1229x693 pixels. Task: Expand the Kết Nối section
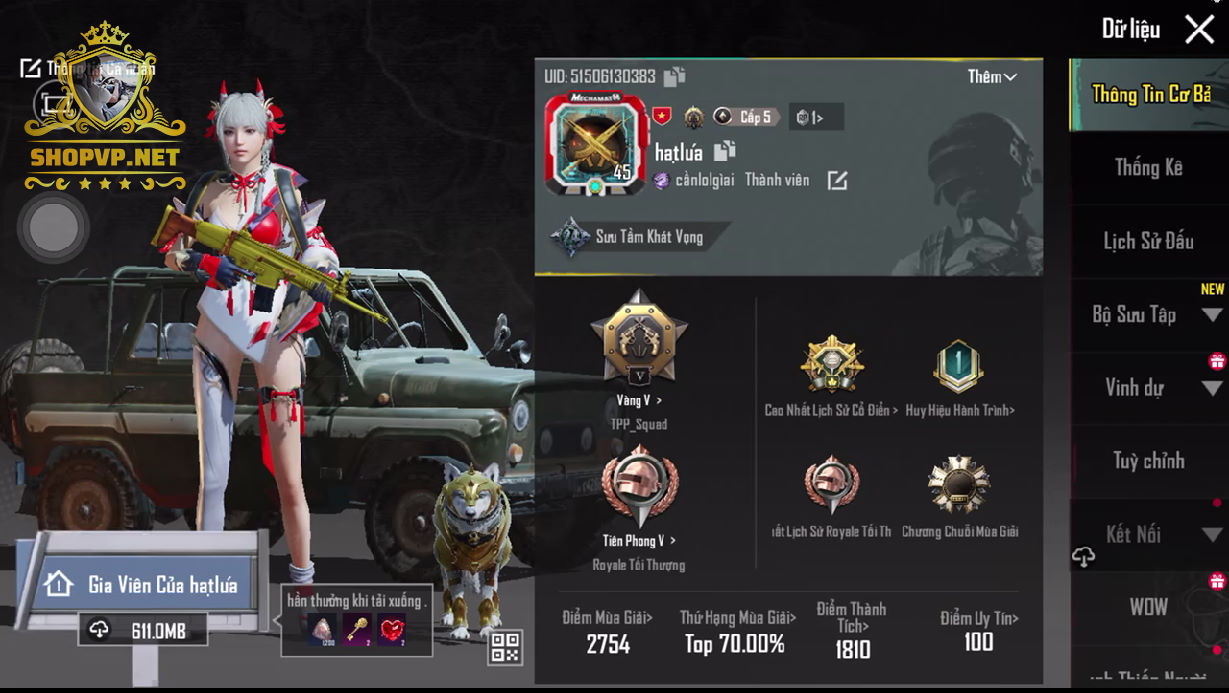click(x=1148, y=535)
